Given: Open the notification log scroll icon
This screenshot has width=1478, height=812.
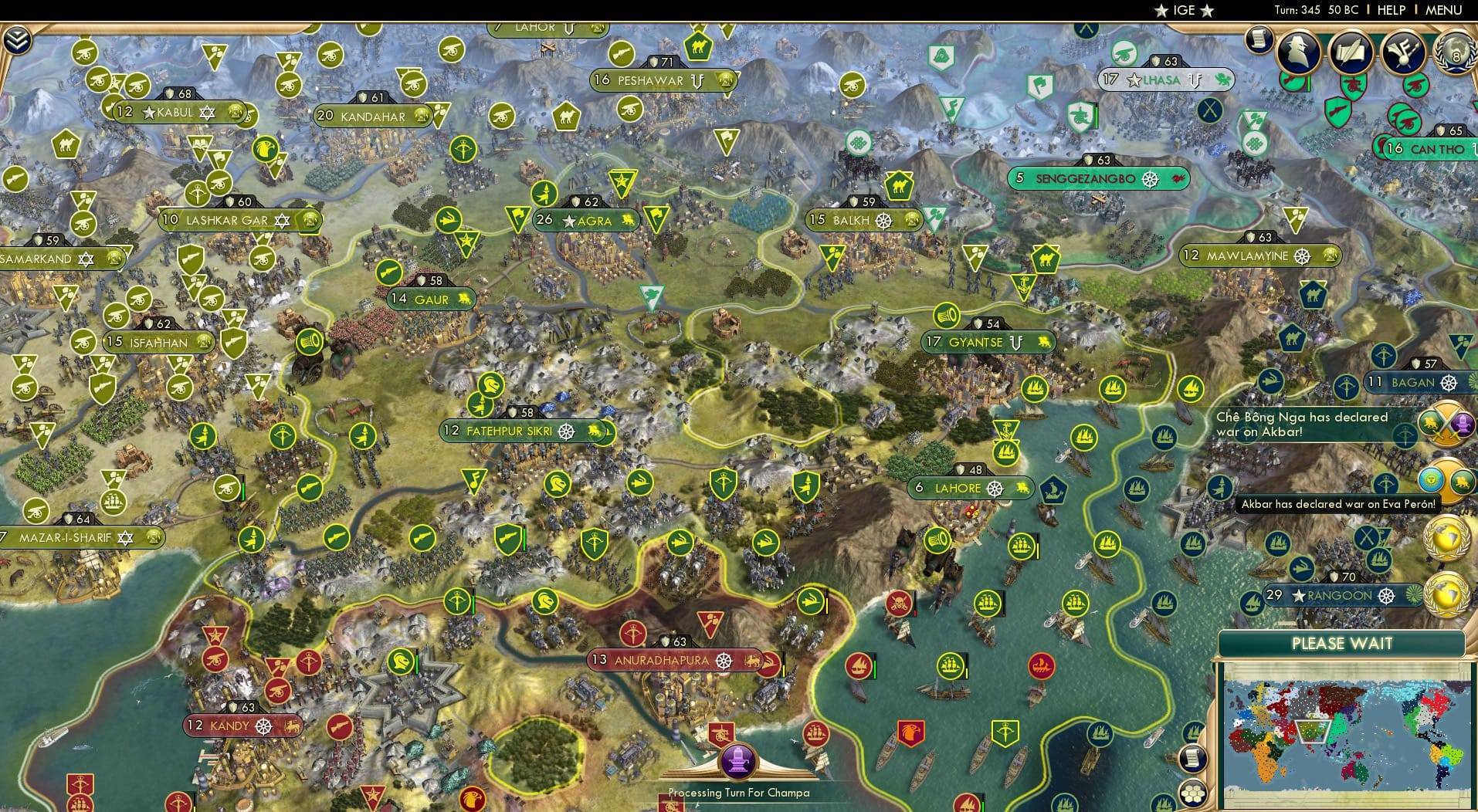Looking at the screenshot, I should [1258, 39].
